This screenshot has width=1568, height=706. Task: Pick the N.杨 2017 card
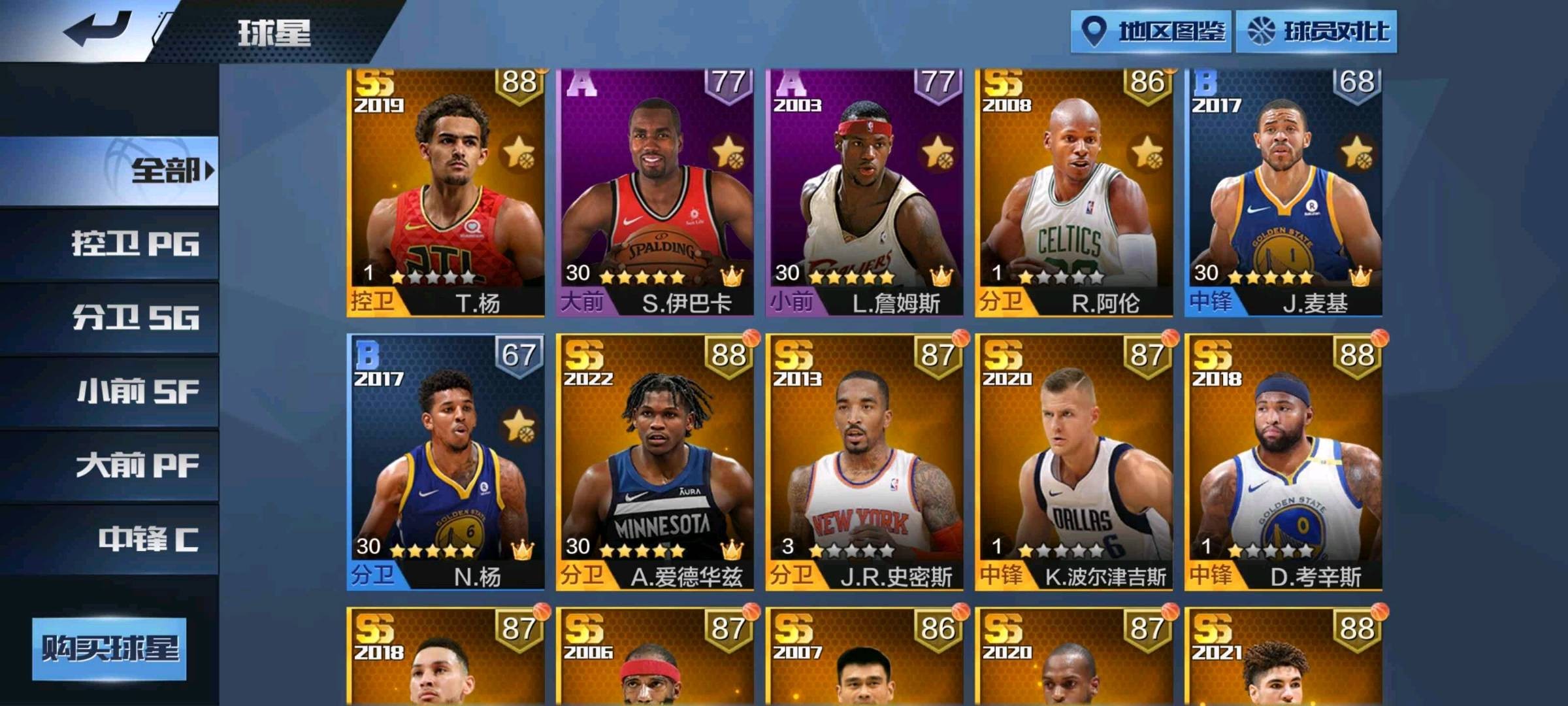pos(446,462)
